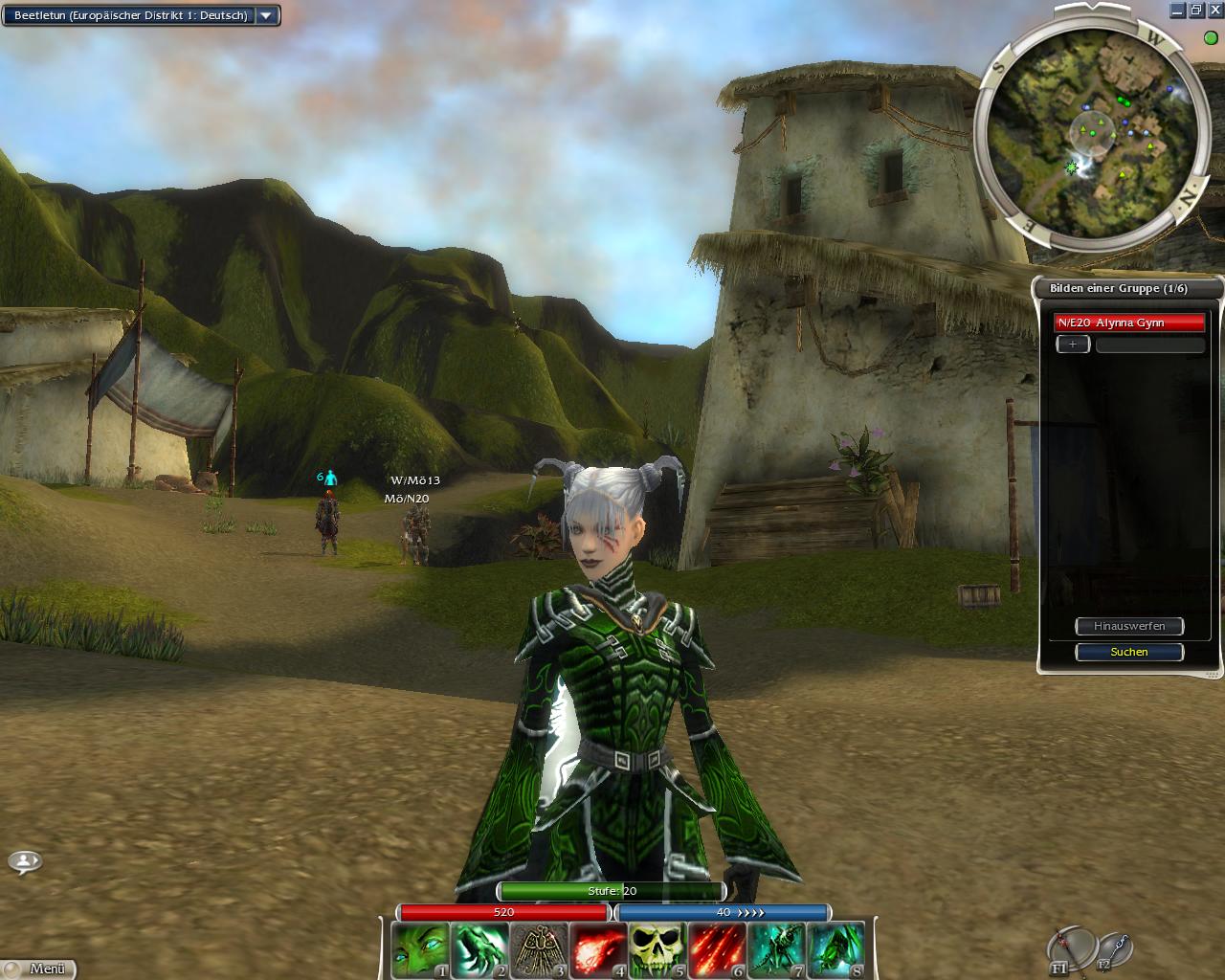This screenshot has width=1225, height=980.
Task: Open party search with Suchen
Action: click(1129, 652)
